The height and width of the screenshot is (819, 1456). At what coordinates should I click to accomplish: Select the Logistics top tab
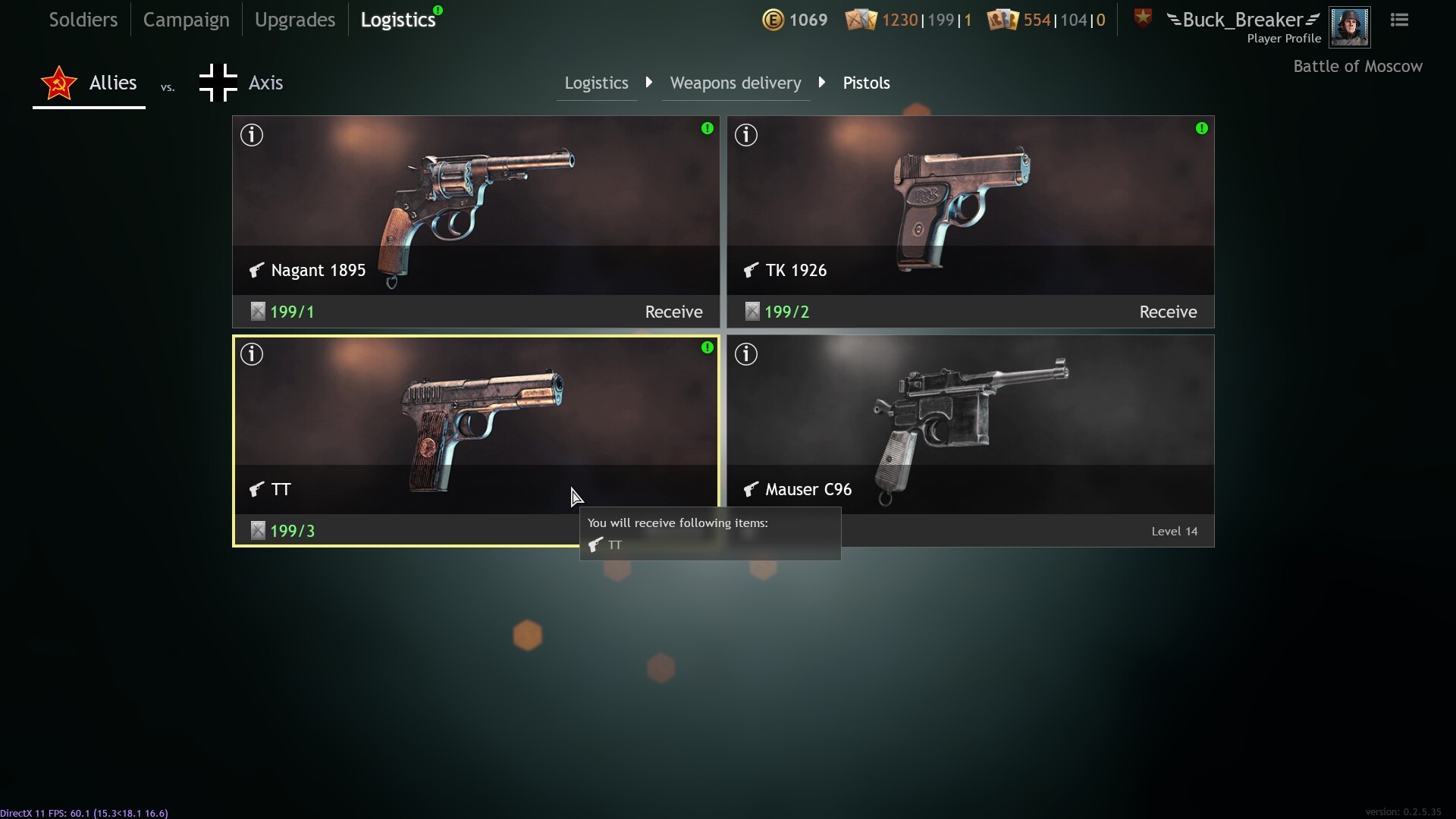[x=398, y=20]
